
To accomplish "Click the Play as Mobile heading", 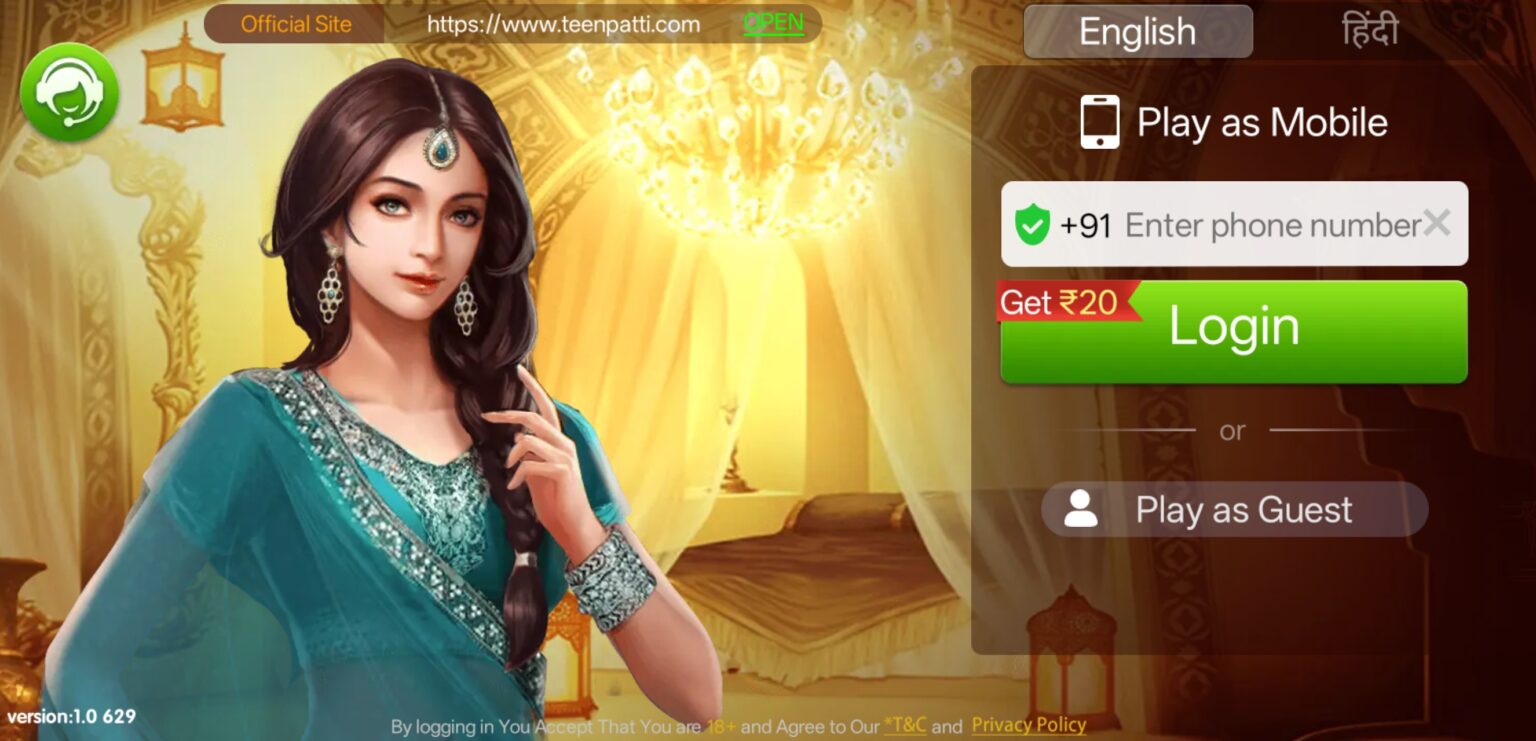I will pos(1262,121).
